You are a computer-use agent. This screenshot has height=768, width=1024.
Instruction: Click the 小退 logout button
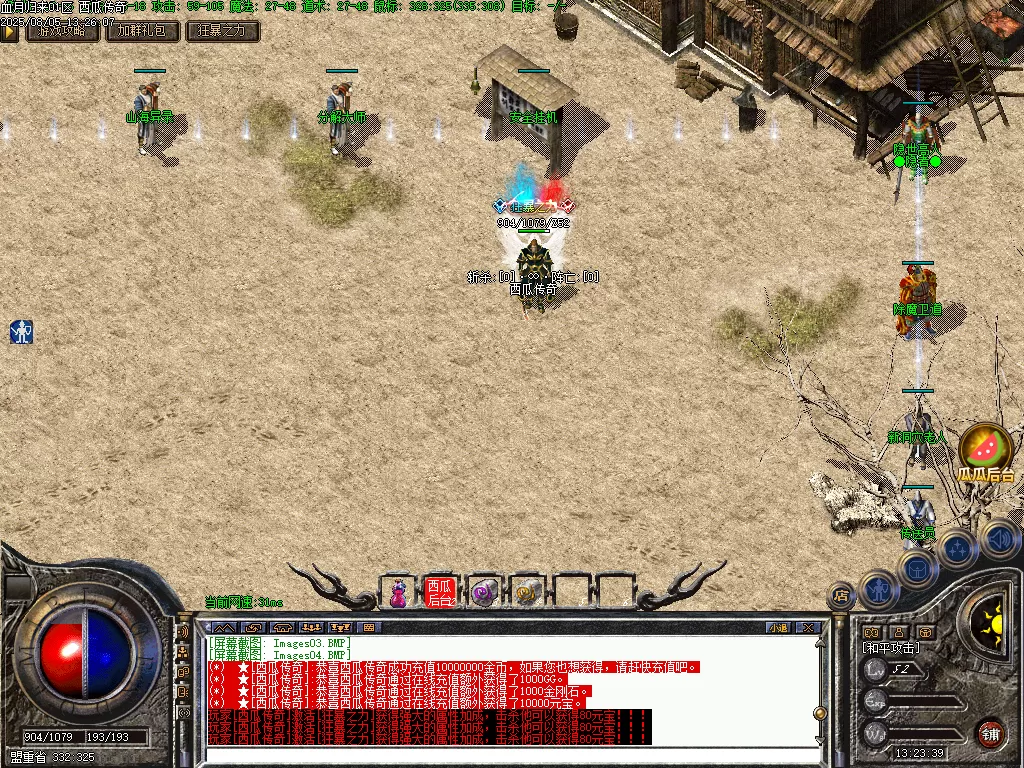pyautogui.click(x=778, y=628)
